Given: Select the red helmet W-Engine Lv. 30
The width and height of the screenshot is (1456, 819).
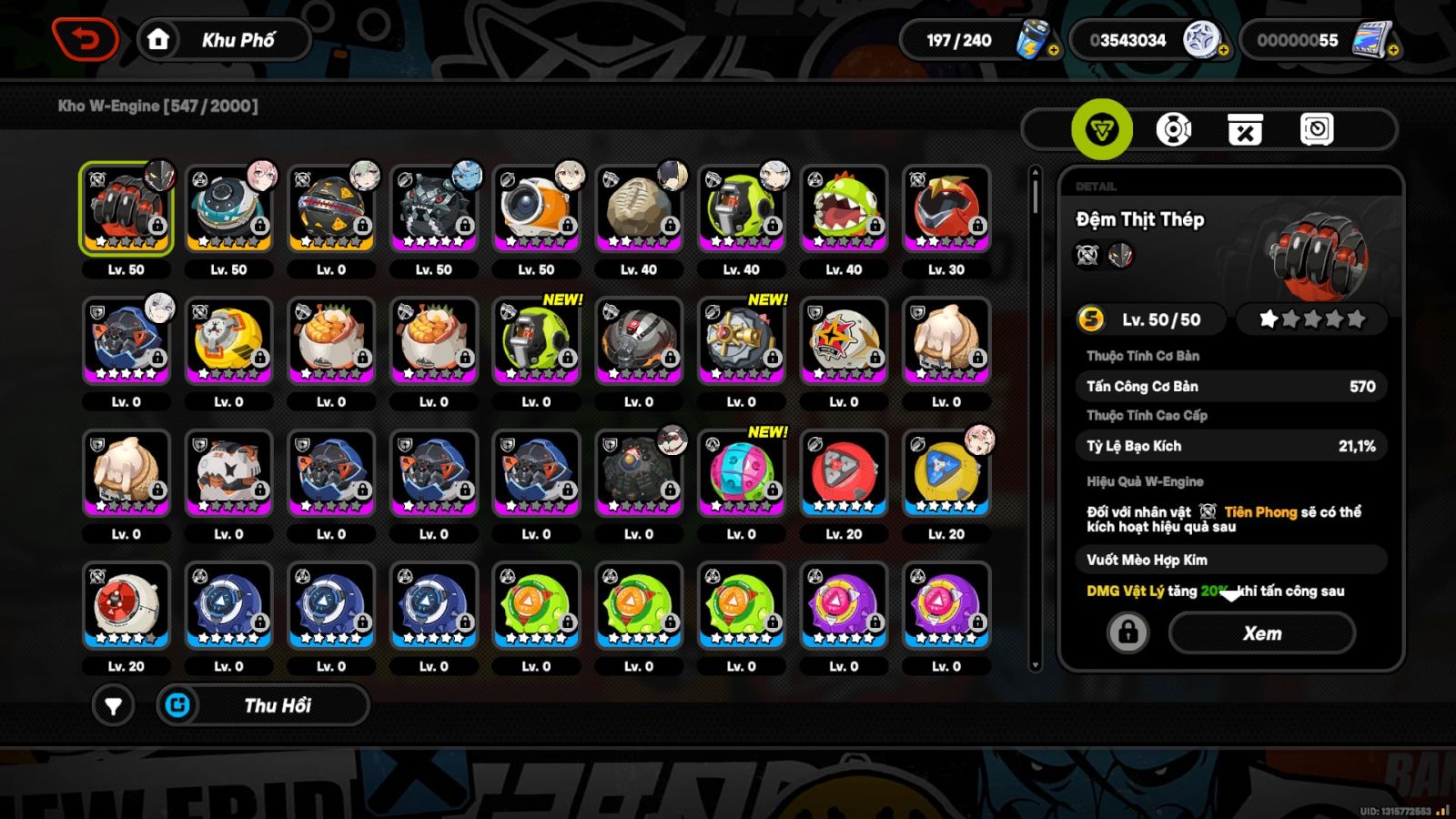Looking at the screenshot, I should (946, 208).
